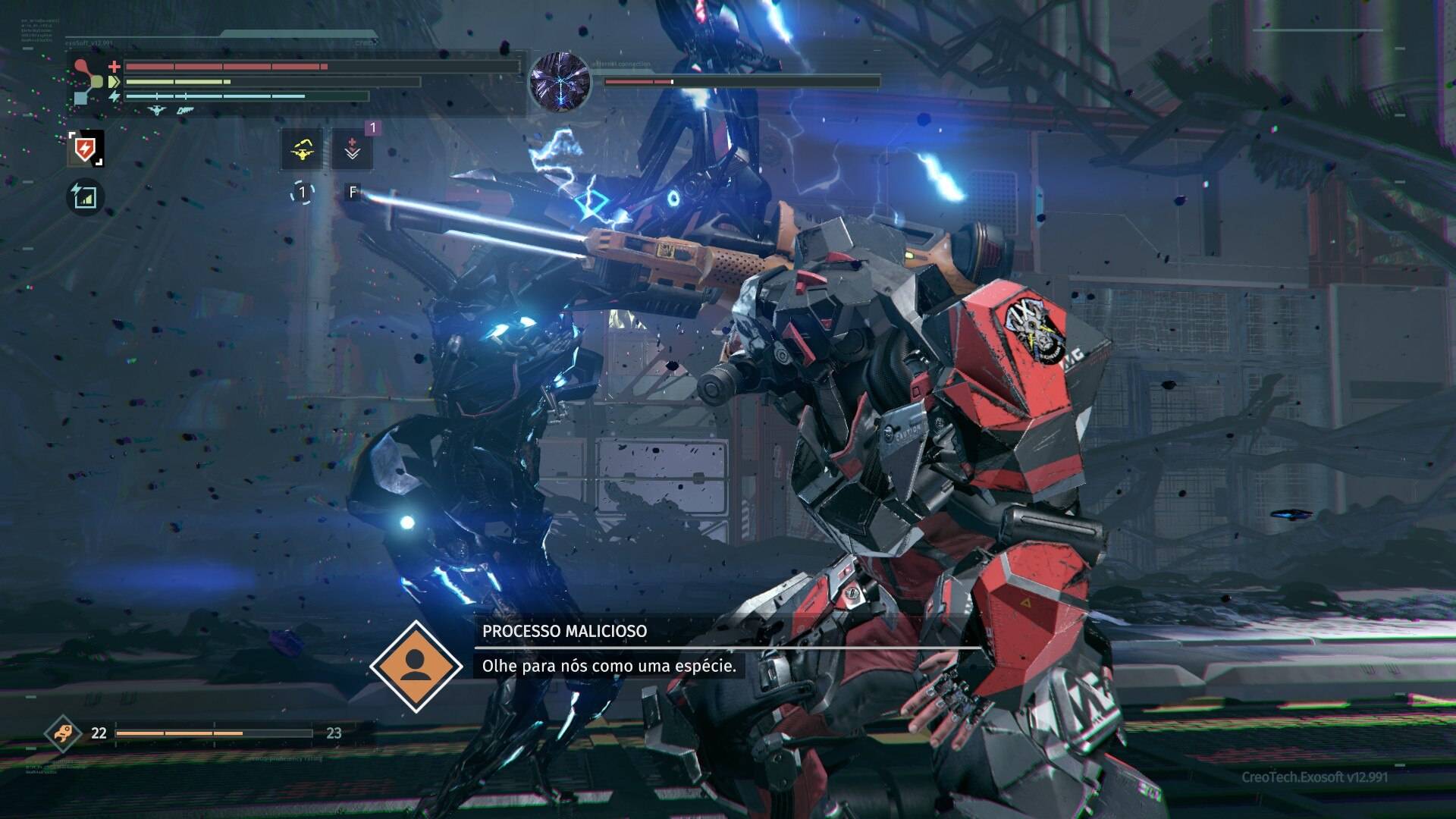Click the orange diamond speaker portrait
This screenshot has height=819, width=1456.
(x=416, y=666)
